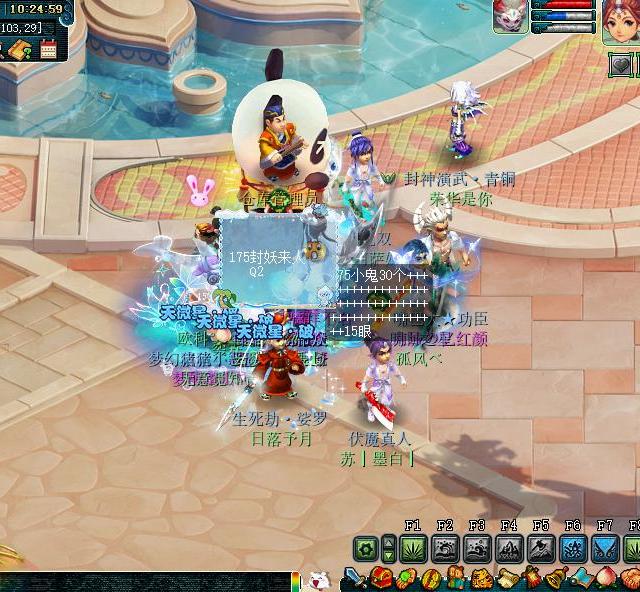This screenshot has height=592, width=640.
Task: Click the green gear skill bar settings button
Action: pyautogui.click(x=365, y=549)
